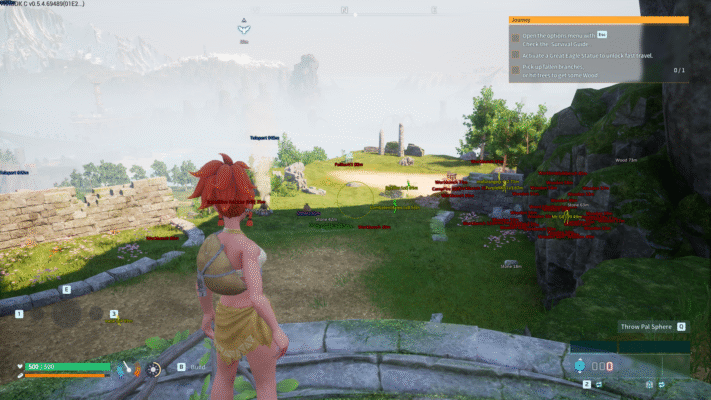Viewport: 711px width, 400px height.
Task: Select the blue Pal Sphere icon
Action: point(578,363)
